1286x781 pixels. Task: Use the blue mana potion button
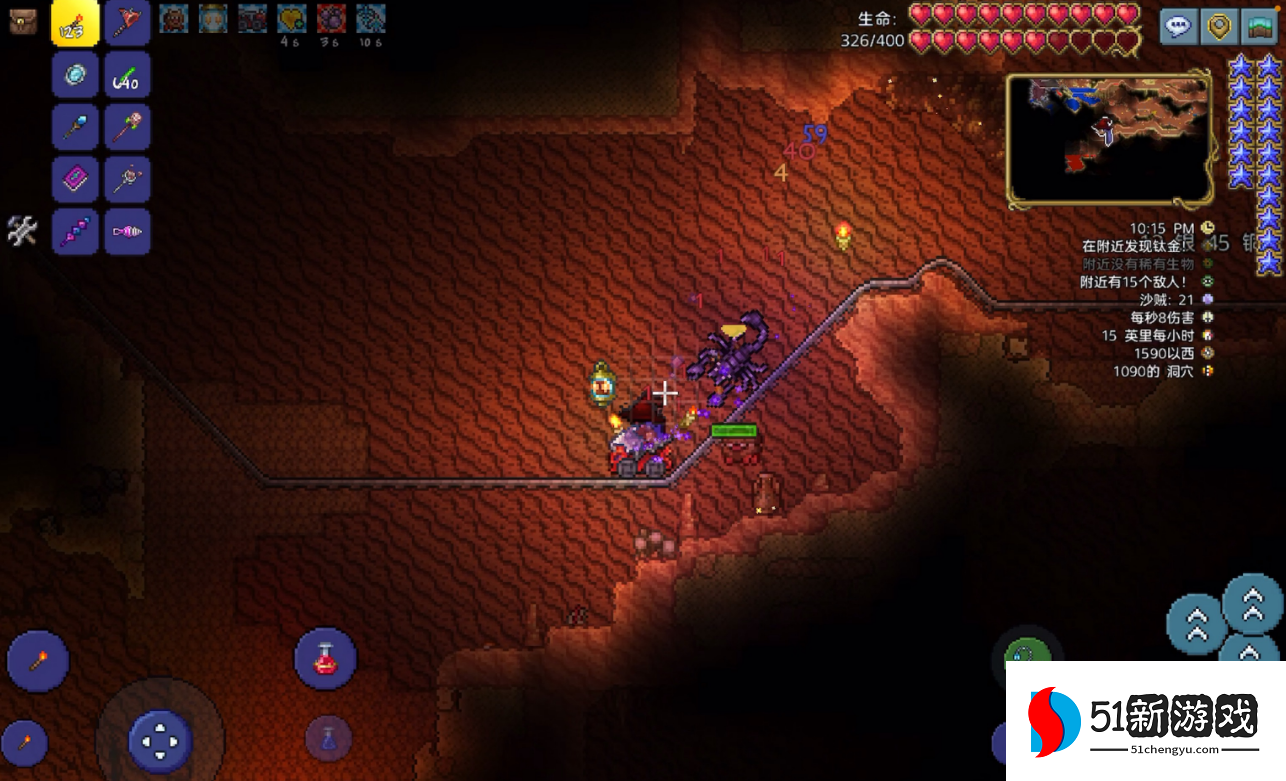point(328,740)
